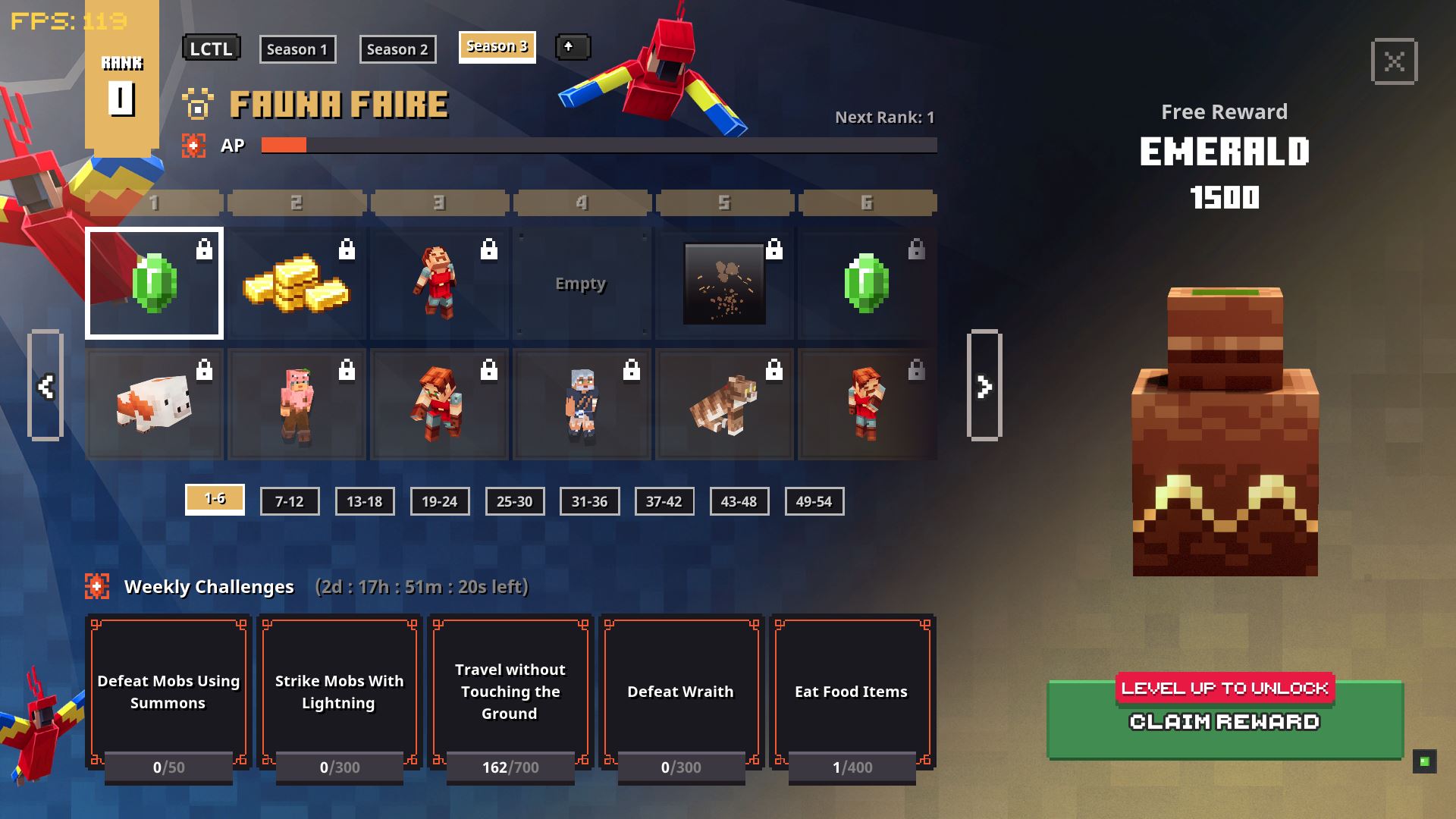Image resolution: width=1456 pixels, height=819 pixels.
Task: Switch to the 19-24 rank range
Action: [x=440, y=500]
